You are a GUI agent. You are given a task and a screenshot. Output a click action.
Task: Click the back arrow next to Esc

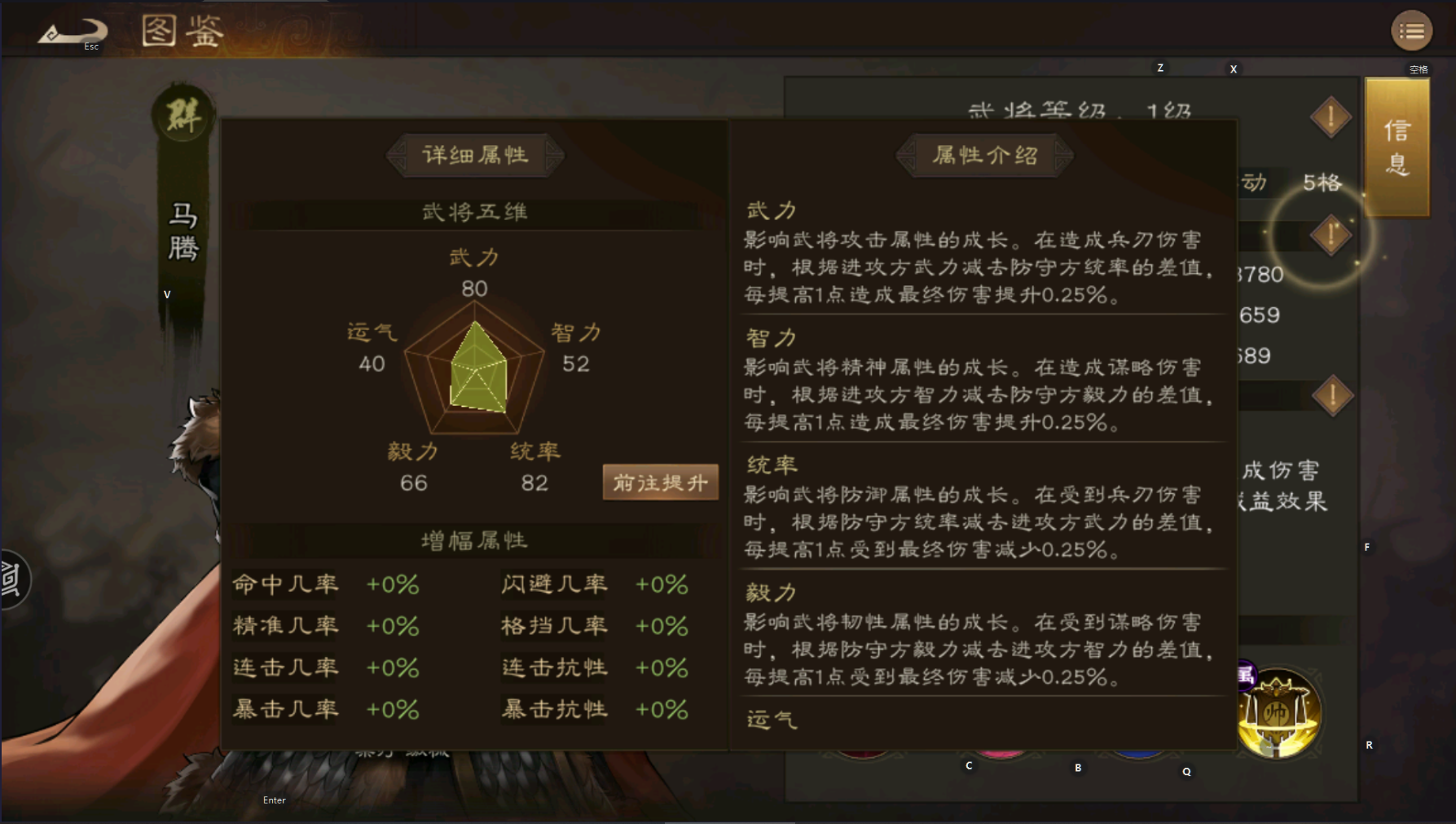point(73,28)
